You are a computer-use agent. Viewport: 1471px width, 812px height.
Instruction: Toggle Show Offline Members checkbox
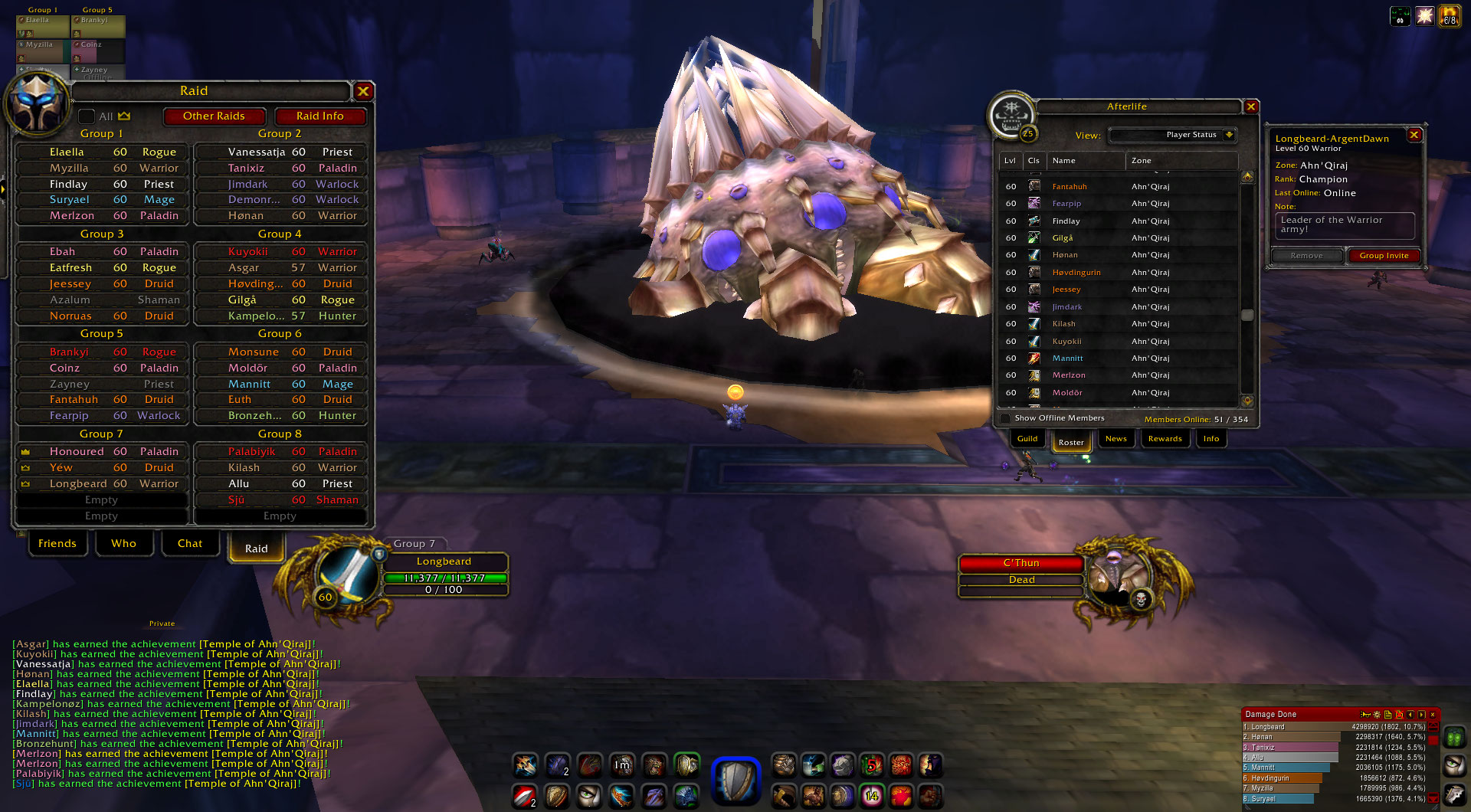click(1005, 418)
